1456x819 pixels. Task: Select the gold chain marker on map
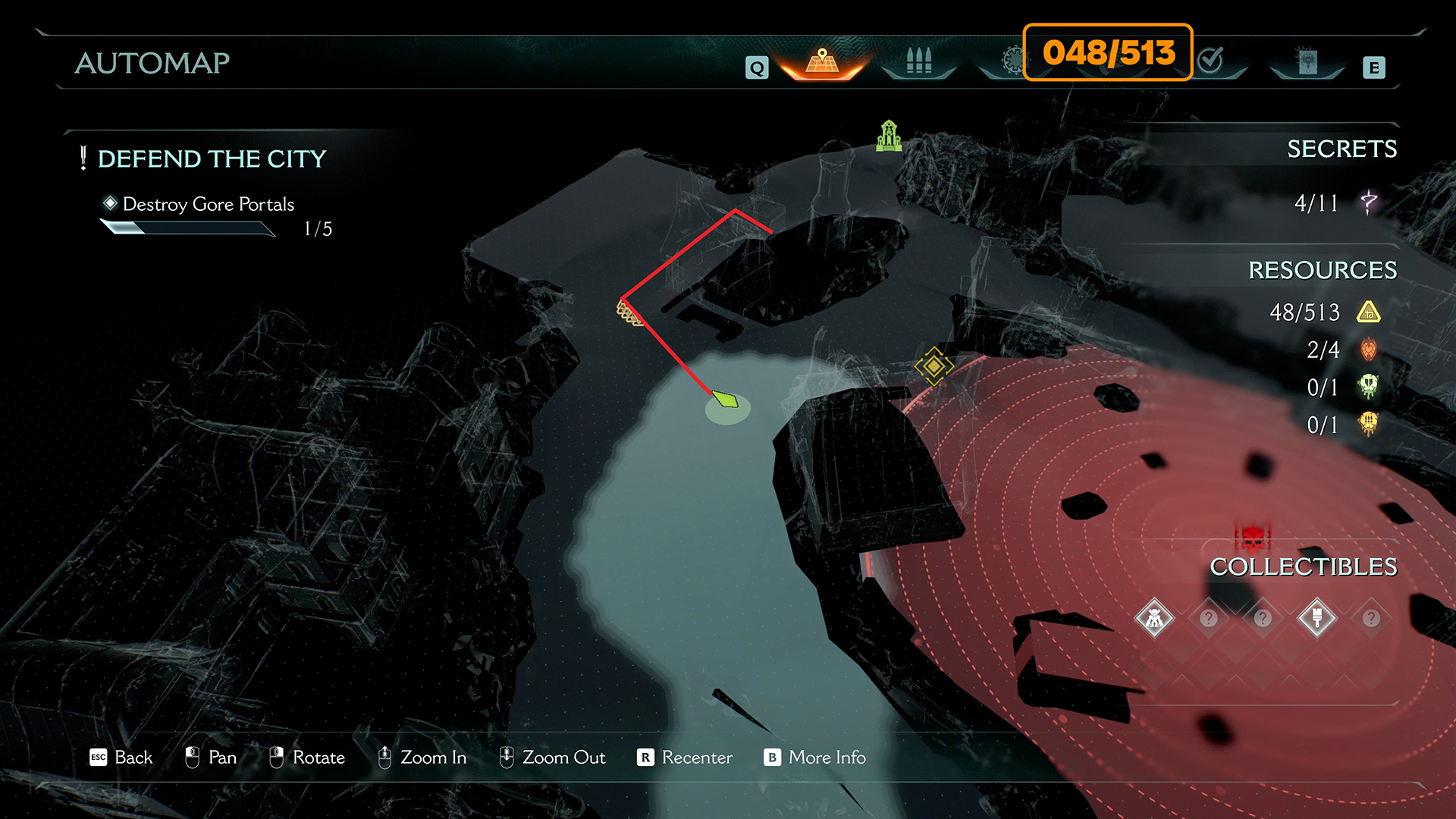pos(629,313)
